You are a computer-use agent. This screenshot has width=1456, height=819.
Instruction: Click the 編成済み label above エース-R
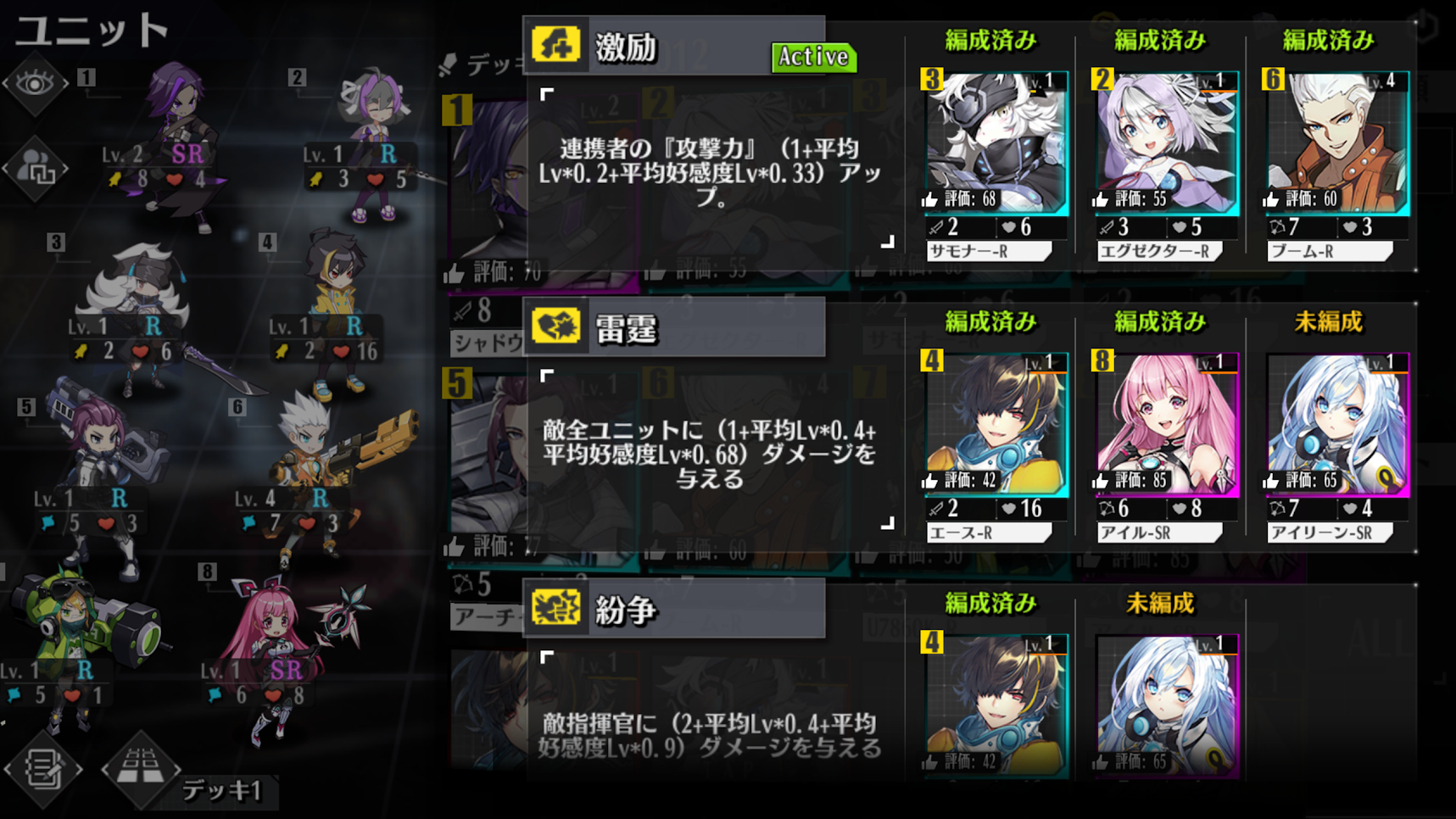(990, 321)
